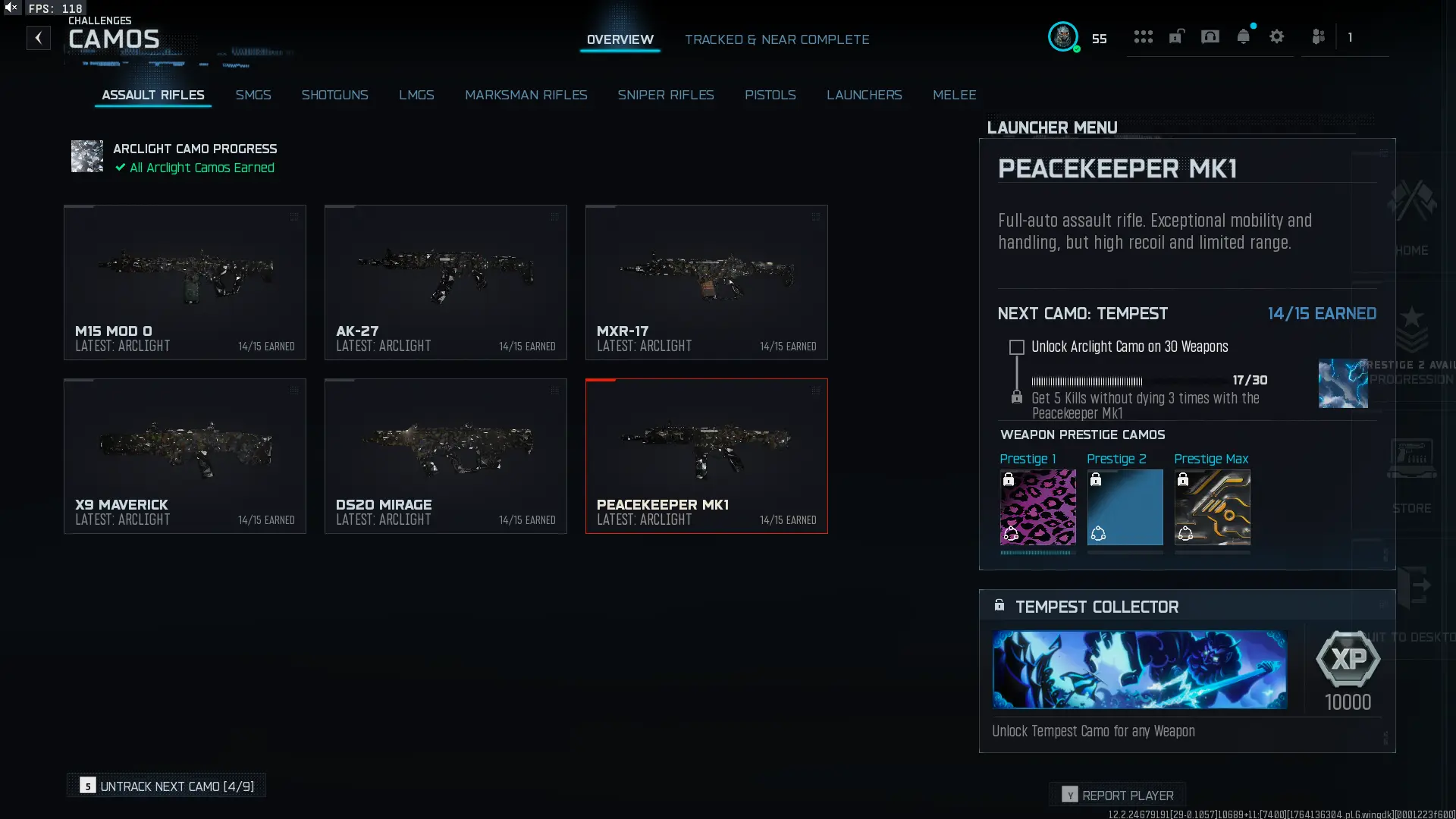
Task: Check Unlock Arclight Camo on 30 Weapons
Action: 1016,347
